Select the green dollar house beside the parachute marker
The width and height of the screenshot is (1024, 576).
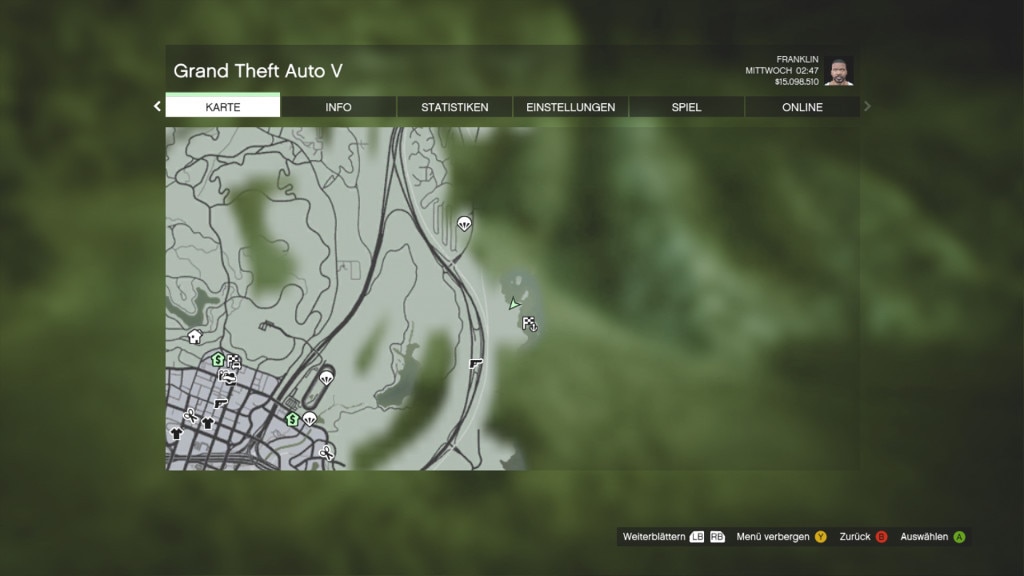[293, 419]
